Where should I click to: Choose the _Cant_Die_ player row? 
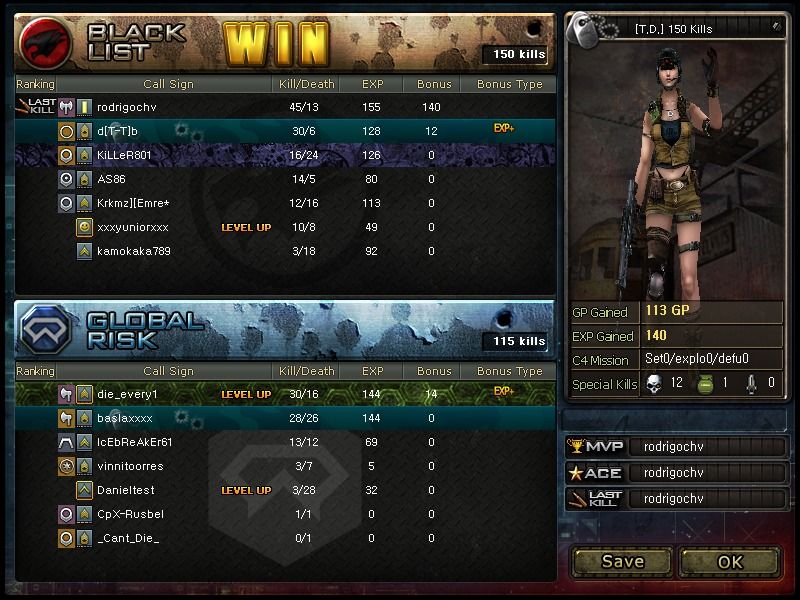(285, 538)
